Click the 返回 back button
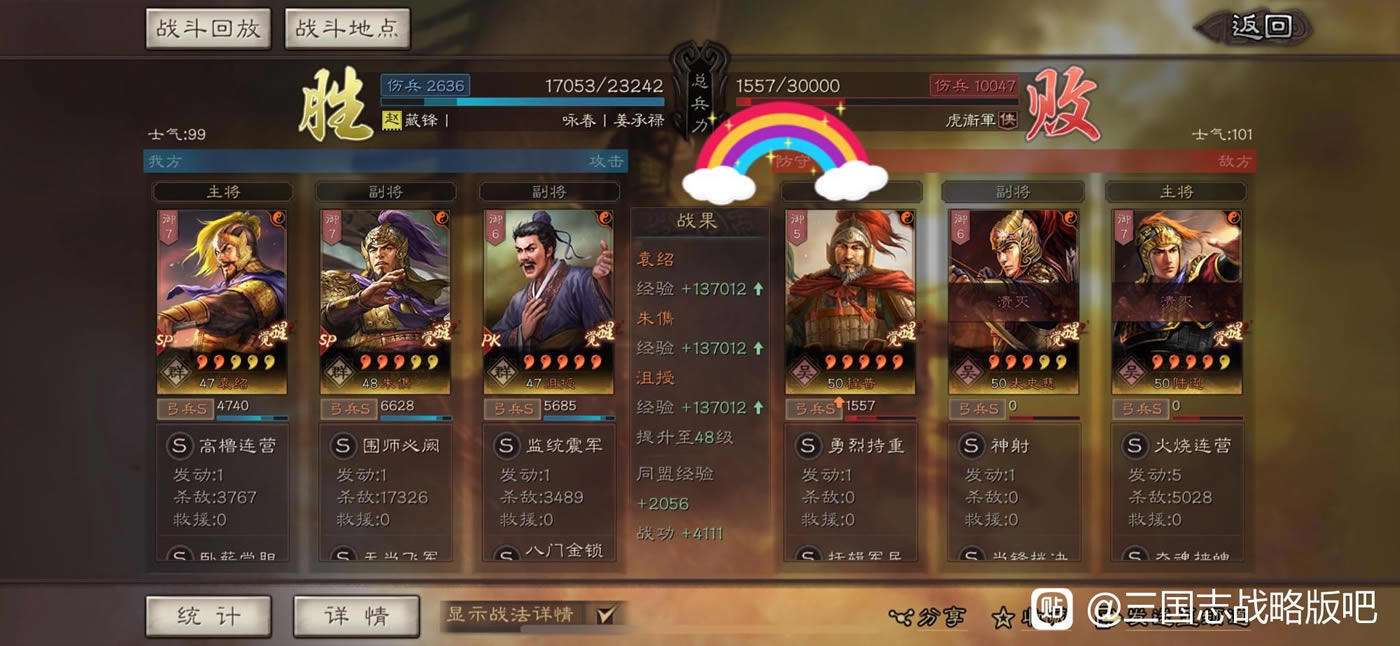 (1261, 27)
